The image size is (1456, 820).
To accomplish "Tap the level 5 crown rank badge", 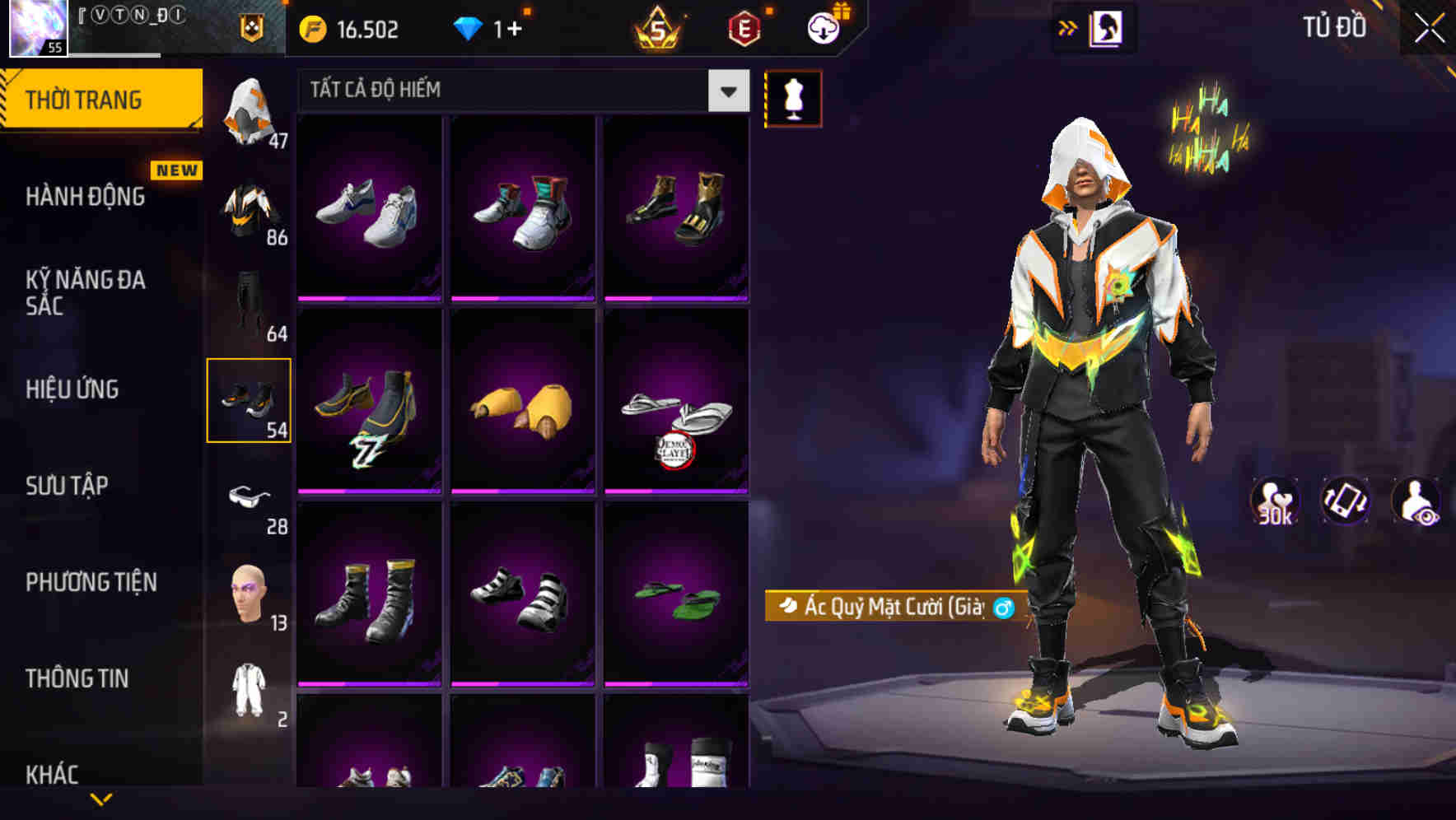I will pos(659,29).
